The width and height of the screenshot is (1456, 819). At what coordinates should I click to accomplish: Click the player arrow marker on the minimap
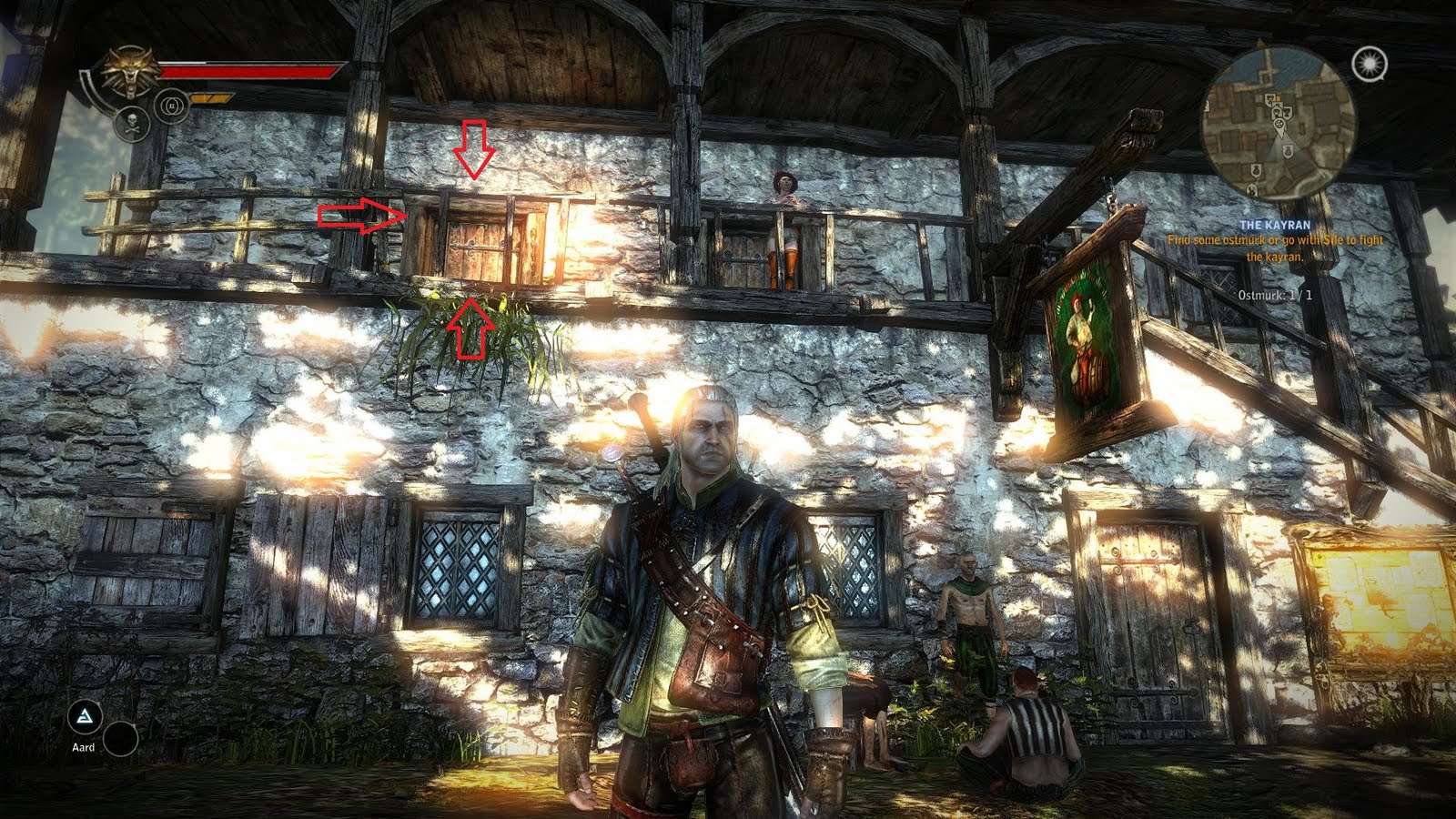(1280, 133)
